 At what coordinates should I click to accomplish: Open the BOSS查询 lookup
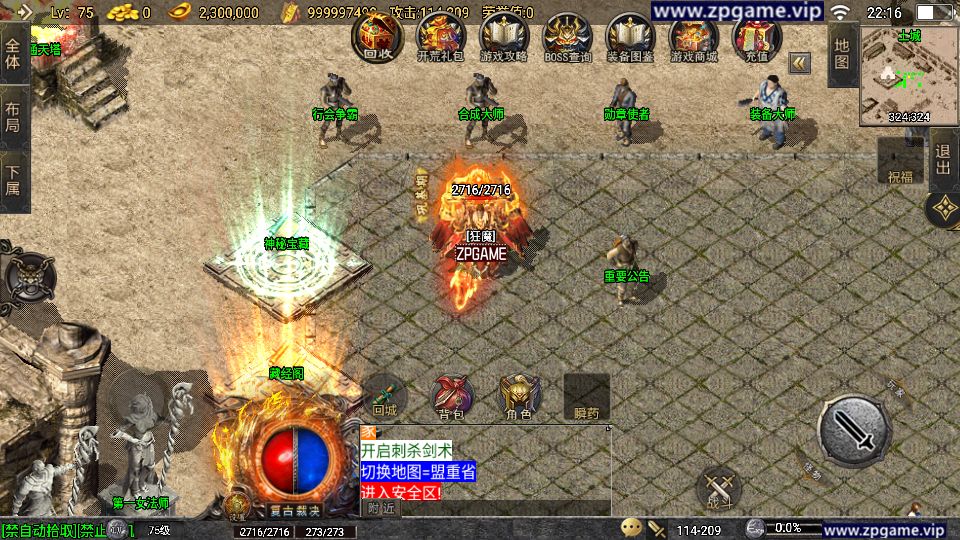click(567, 38)
